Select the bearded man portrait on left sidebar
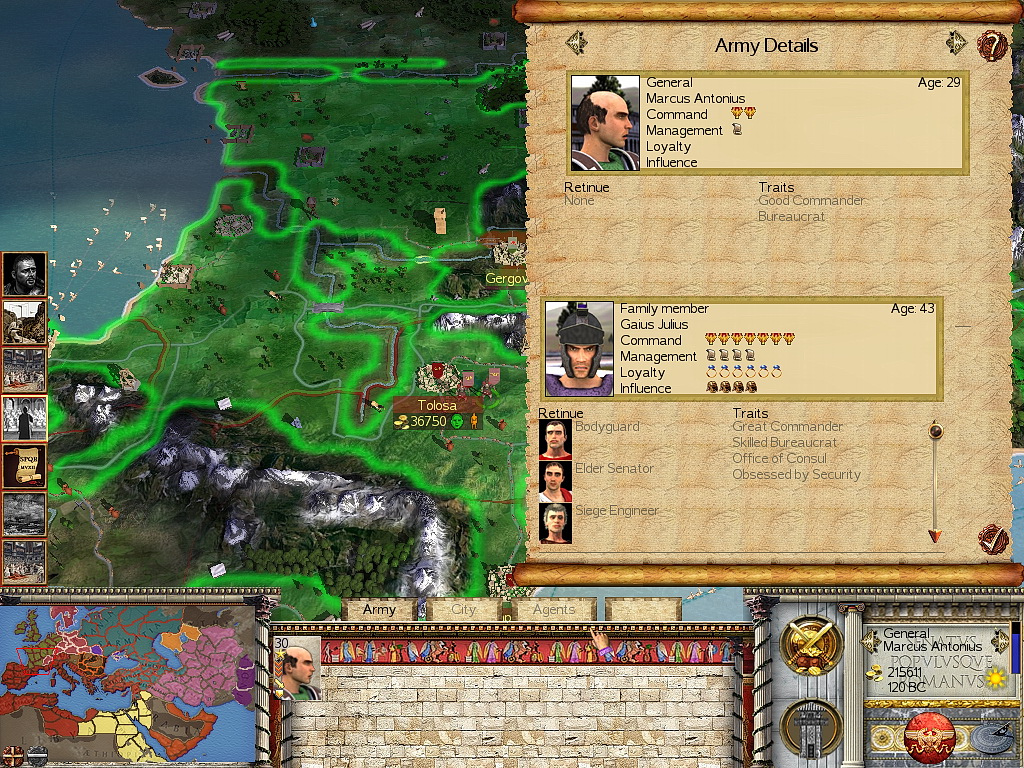 (24, 274)
